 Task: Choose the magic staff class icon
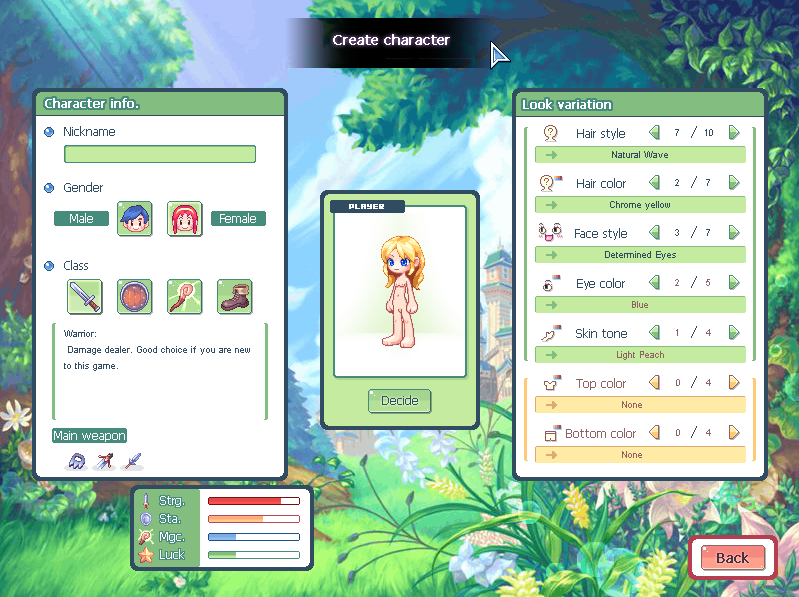(184, 297)
